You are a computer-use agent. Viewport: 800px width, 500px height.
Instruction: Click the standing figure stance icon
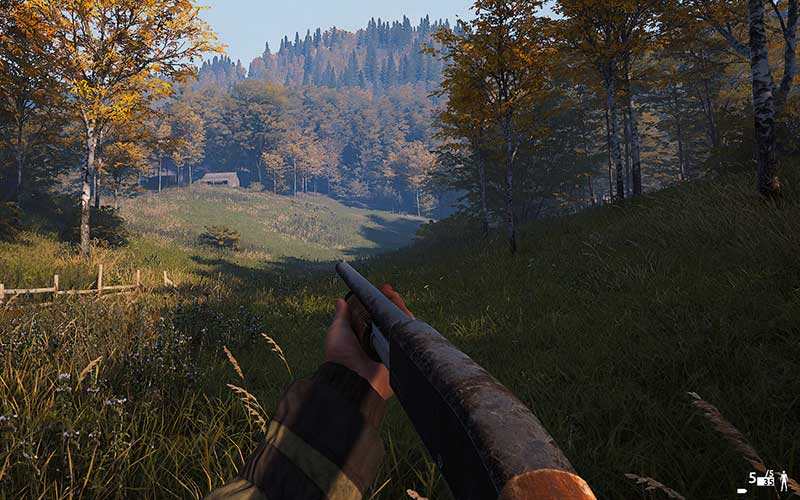click(x=784, y=481)
